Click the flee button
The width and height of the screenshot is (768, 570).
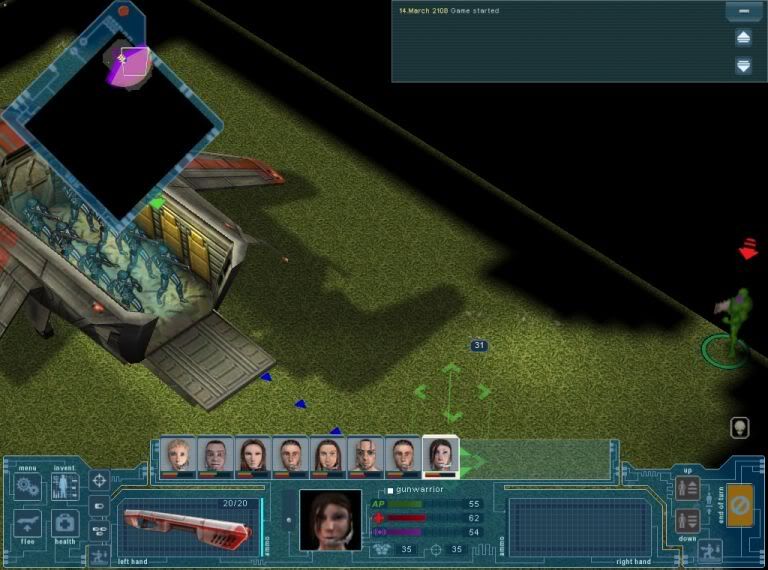[x=28, y=524]
